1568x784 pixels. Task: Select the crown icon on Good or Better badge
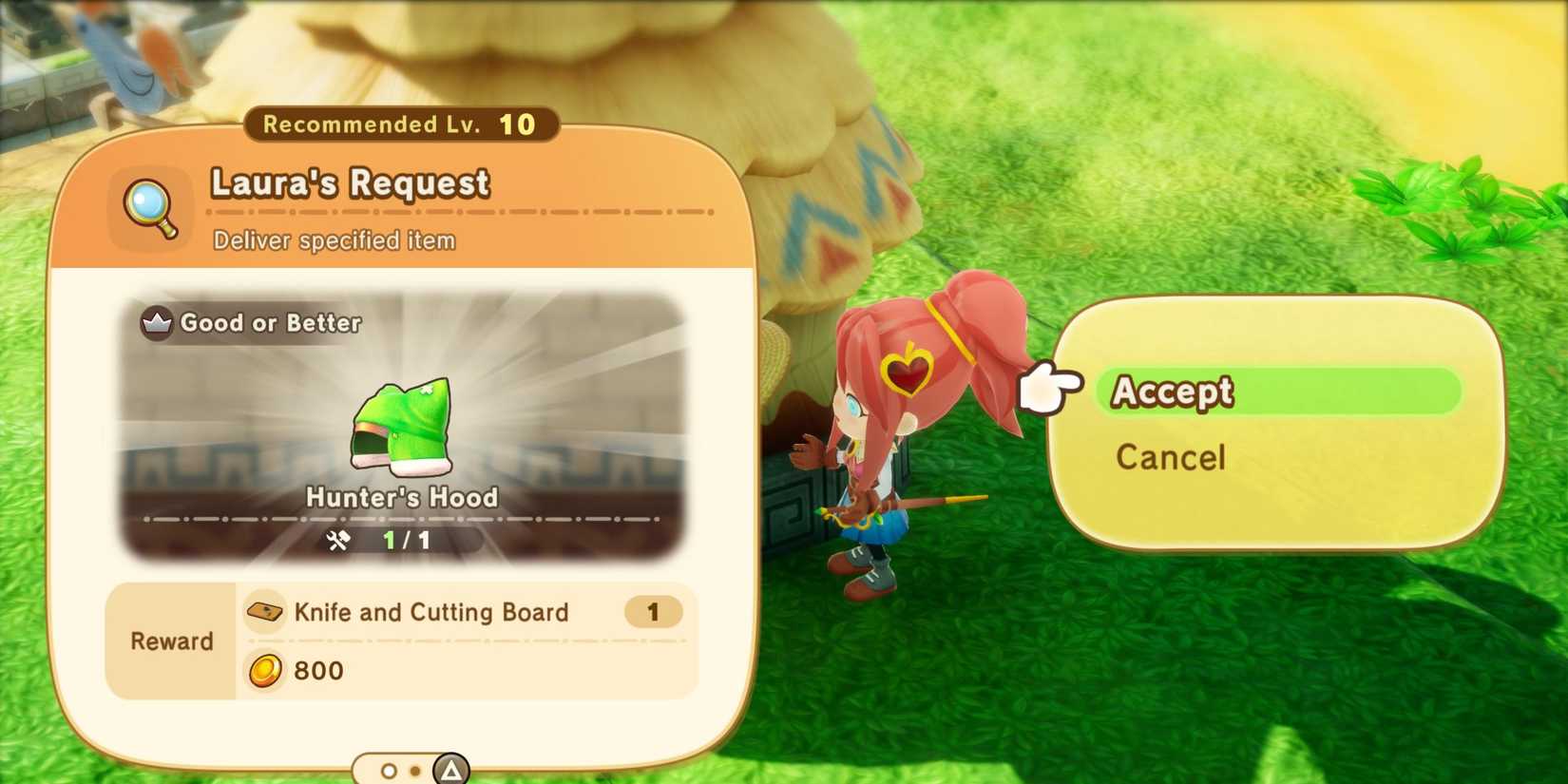[x=158, y=323]
